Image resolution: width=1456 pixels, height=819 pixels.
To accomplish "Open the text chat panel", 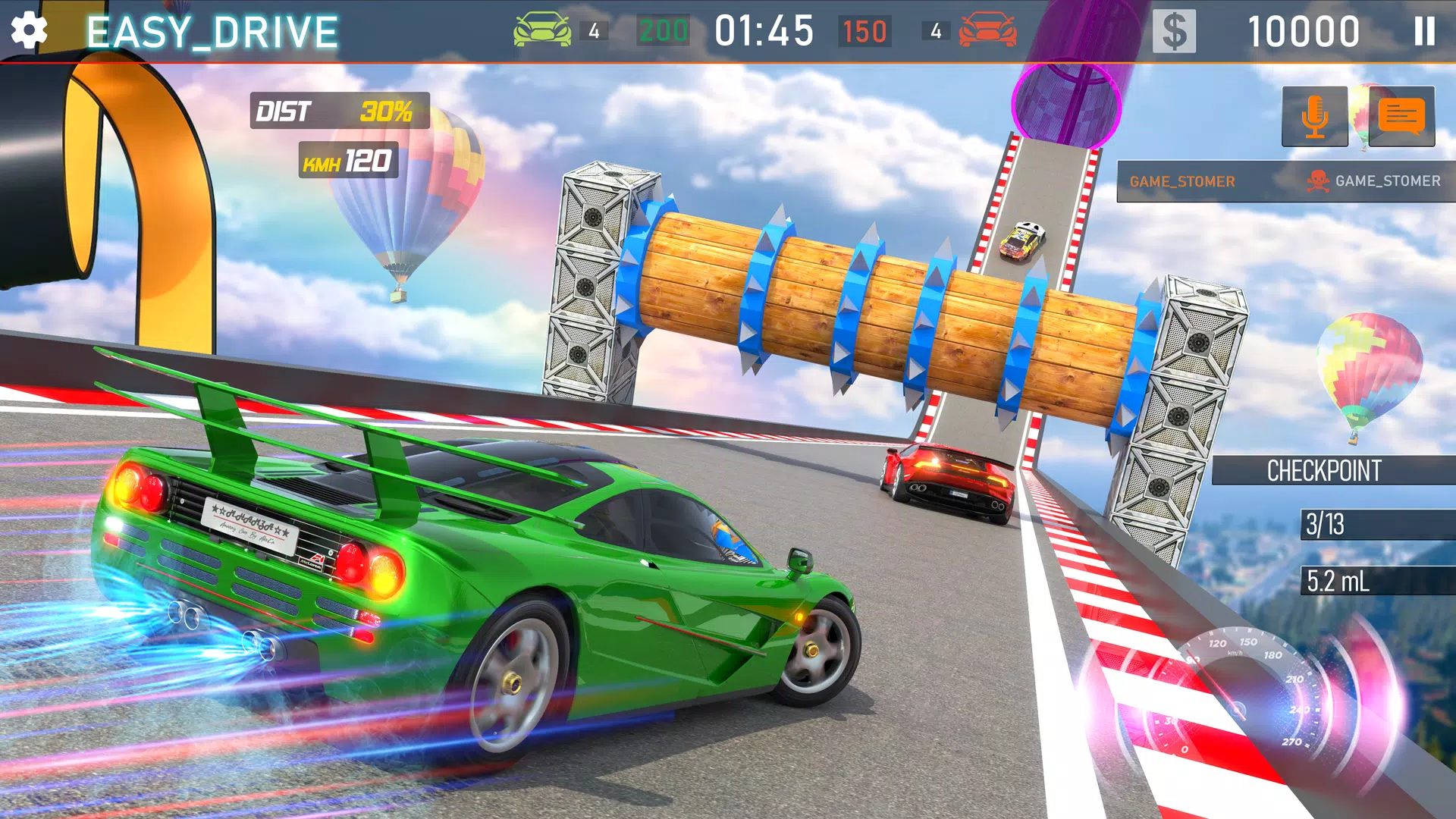I will (1401, 116).
